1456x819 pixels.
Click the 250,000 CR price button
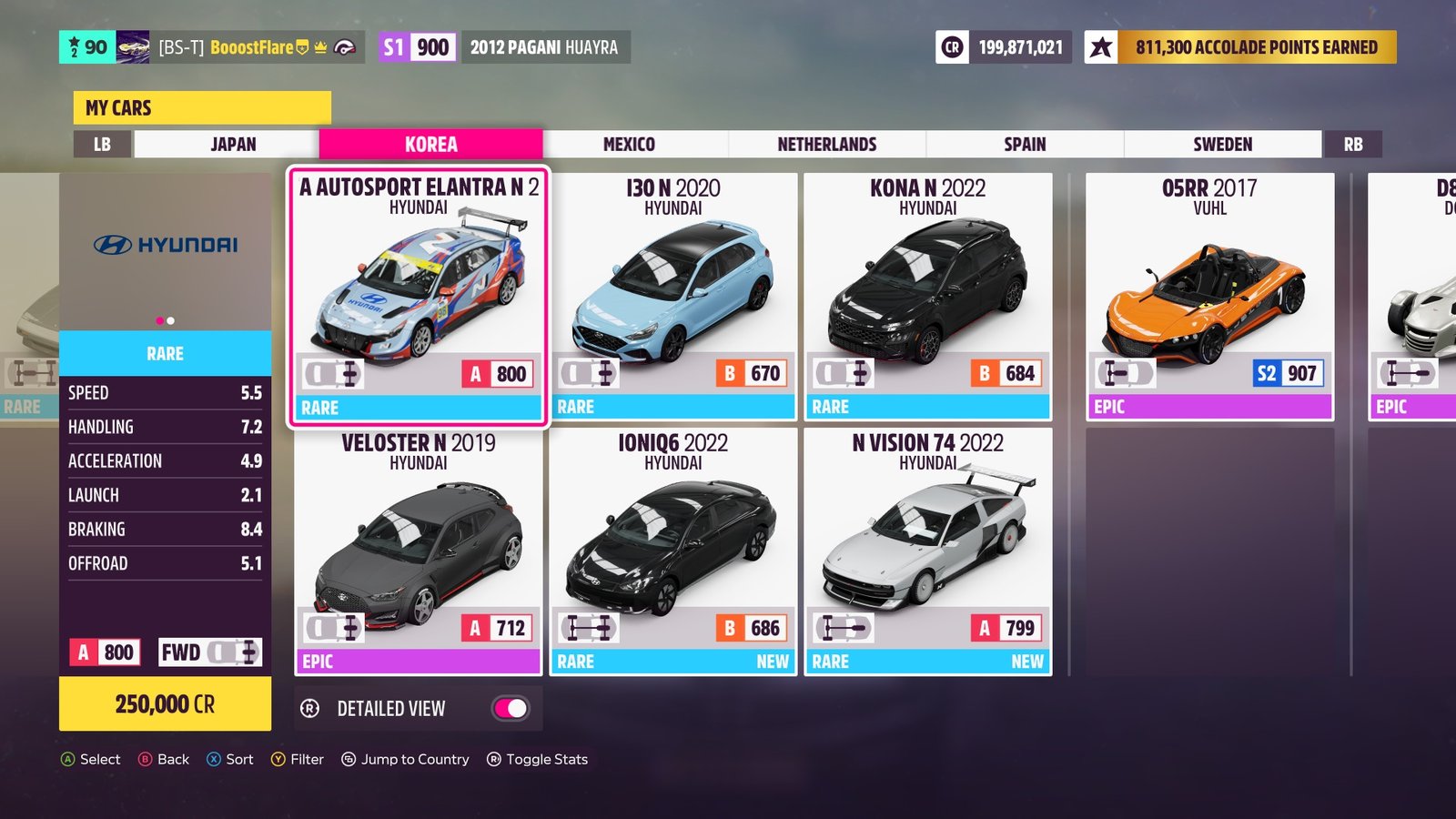(165, 703)
